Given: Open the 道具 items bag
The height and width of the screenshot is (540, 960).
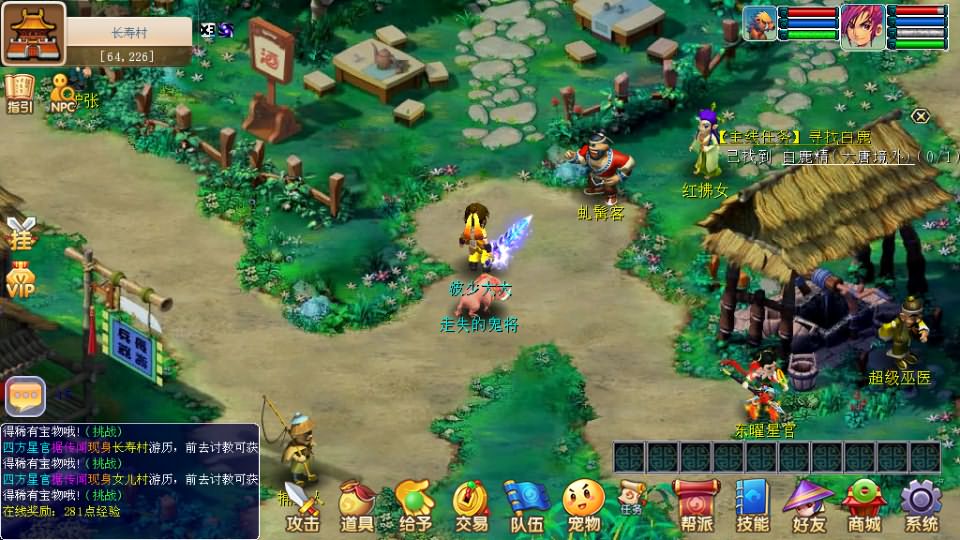Looking at the screenshot, I should pyautogui.click(x=357, y=505).
